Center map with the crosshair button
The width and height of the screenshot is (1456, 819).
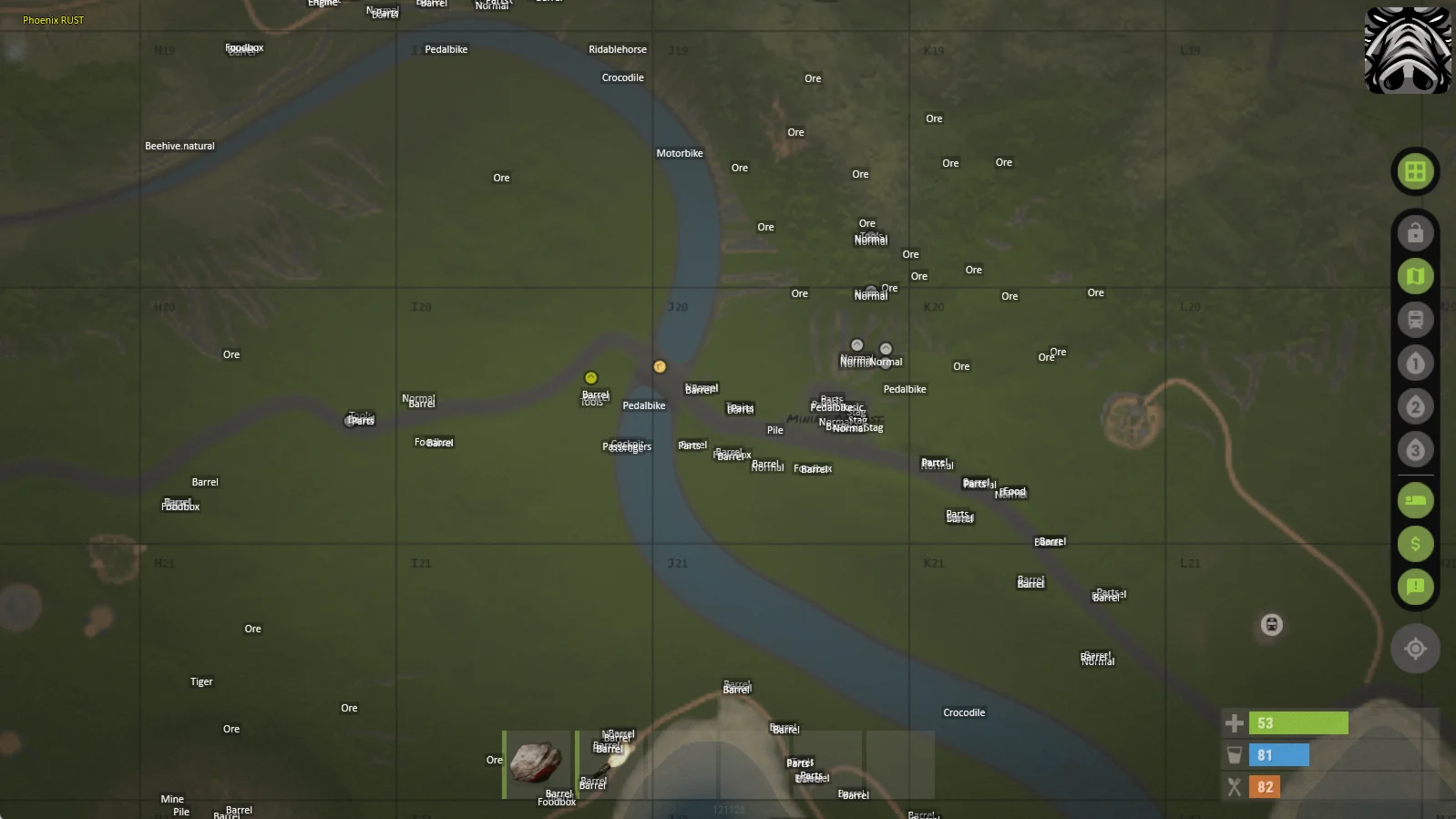[x=1415, y=649]
